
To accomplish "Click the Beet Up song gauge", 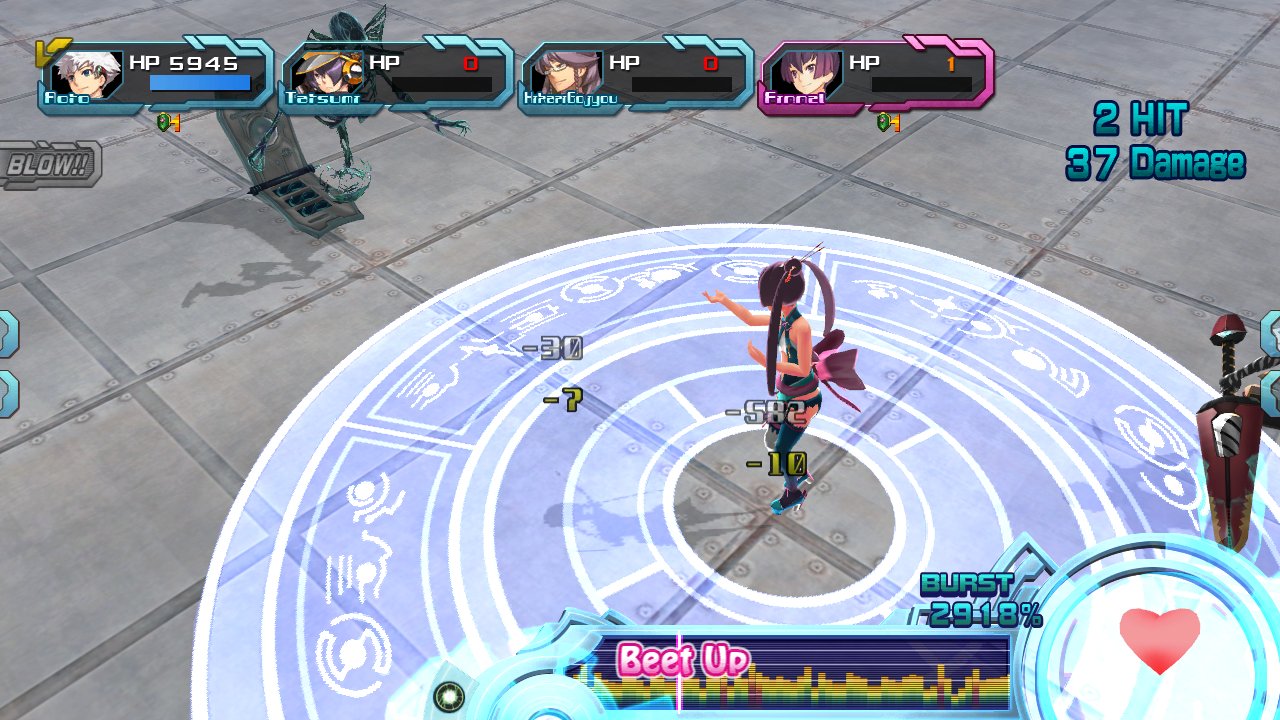I will pyautogui.click(x=790, y=672).
